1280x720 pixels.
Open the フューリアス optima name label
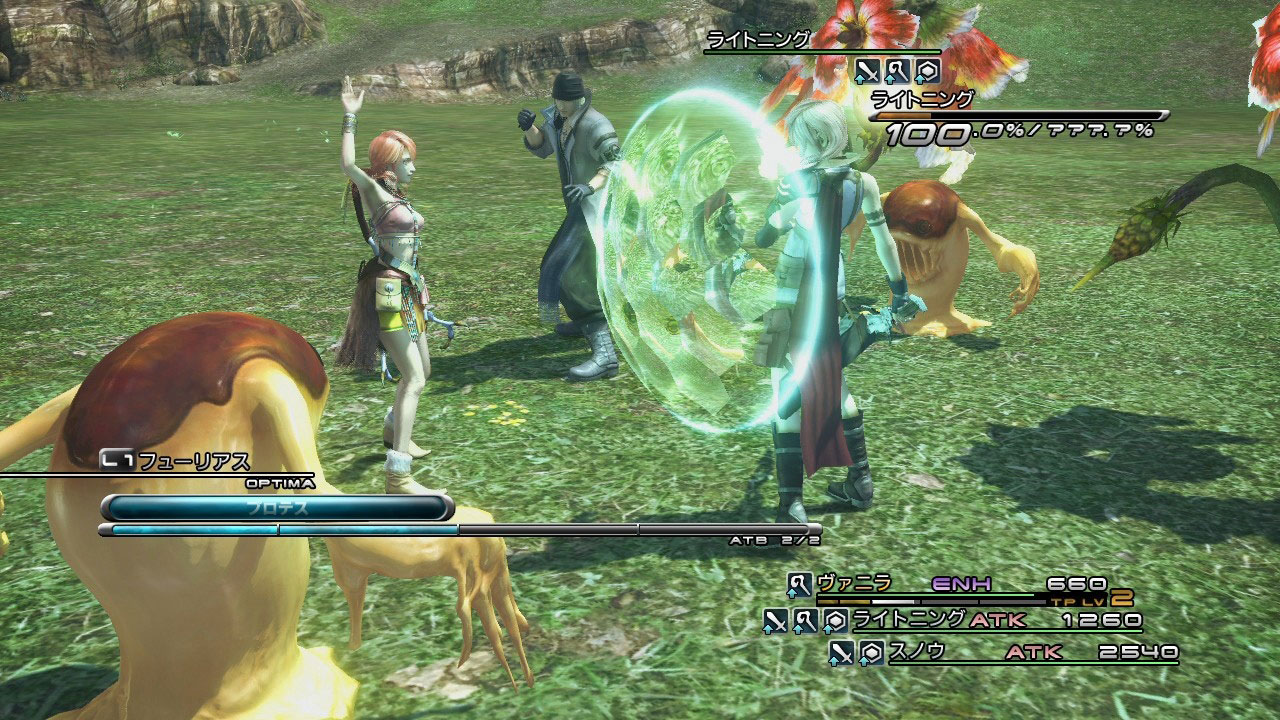click(x=193, y=462)
